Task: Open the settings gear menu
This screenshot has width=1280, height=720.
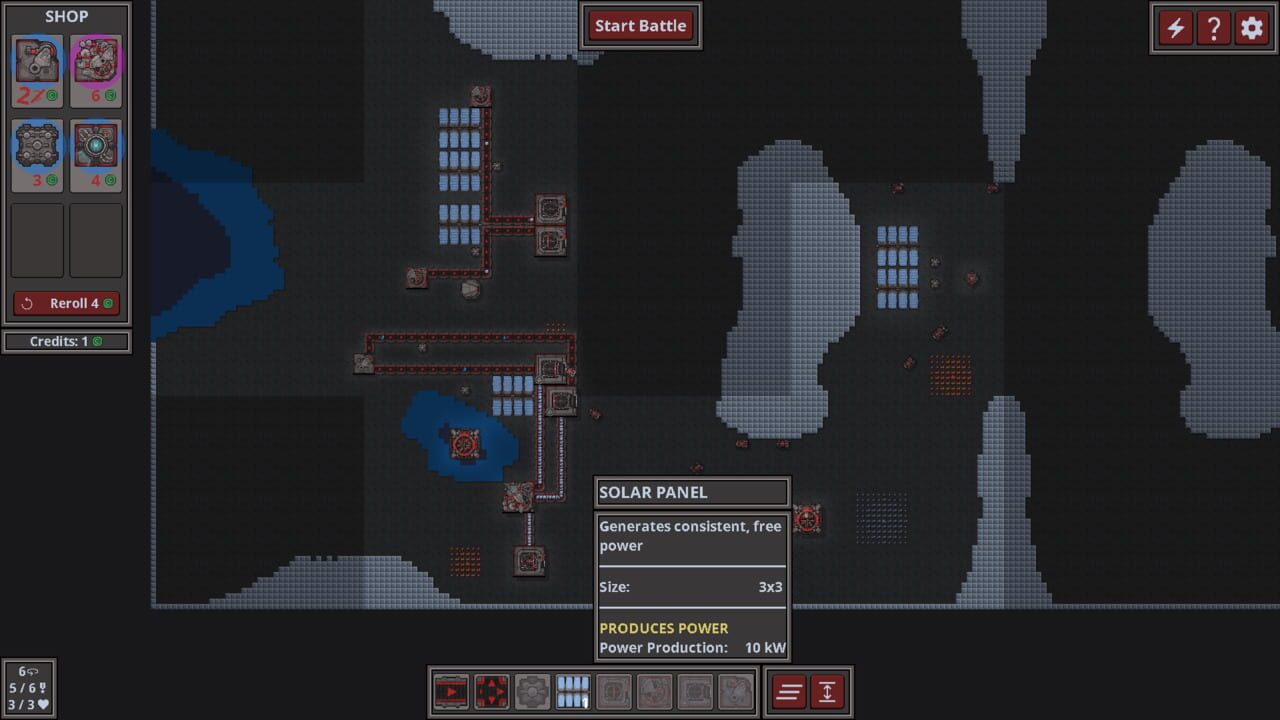Action: pos(1250,28)
